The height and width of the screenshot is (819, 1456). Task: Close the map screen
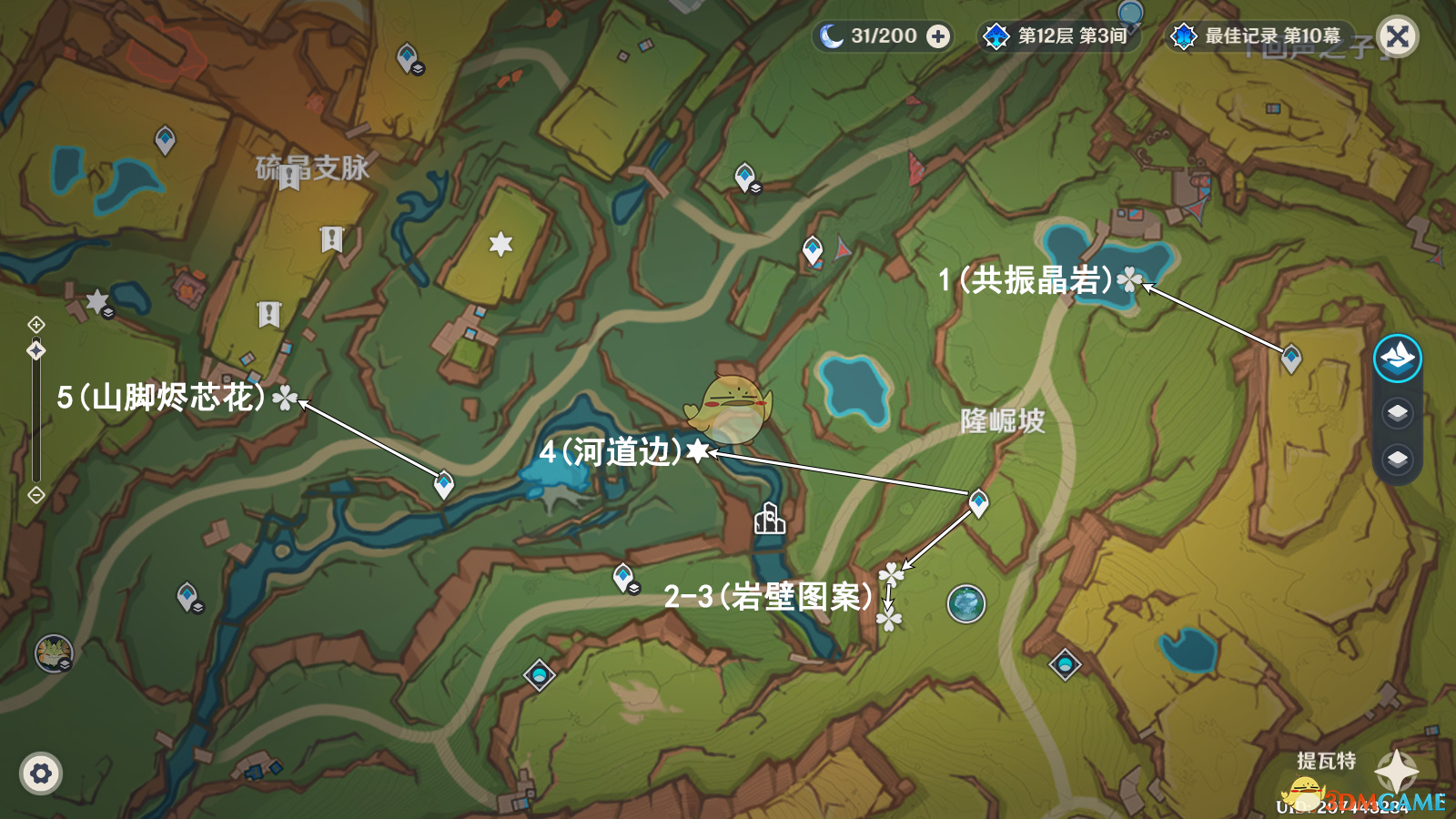(x=1398, y=36)
